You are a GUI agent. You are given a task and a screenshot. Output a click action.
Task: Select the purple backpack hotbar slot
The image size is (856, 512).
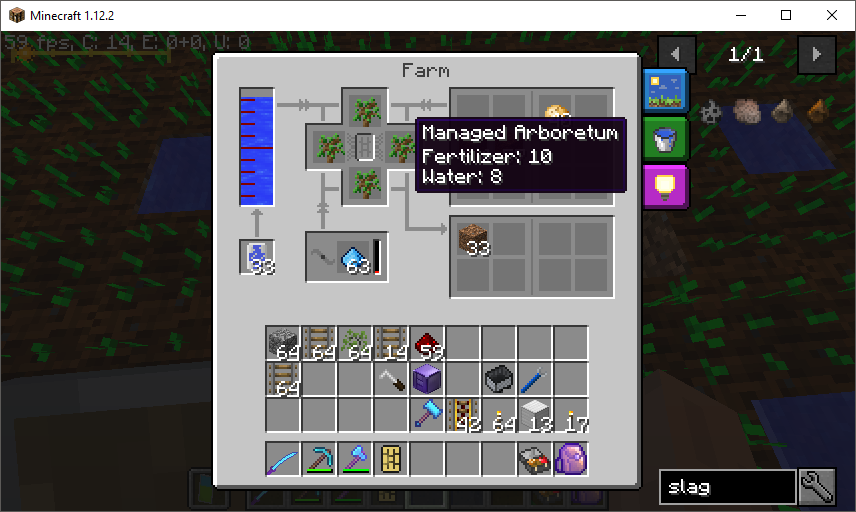coord(572,460)
